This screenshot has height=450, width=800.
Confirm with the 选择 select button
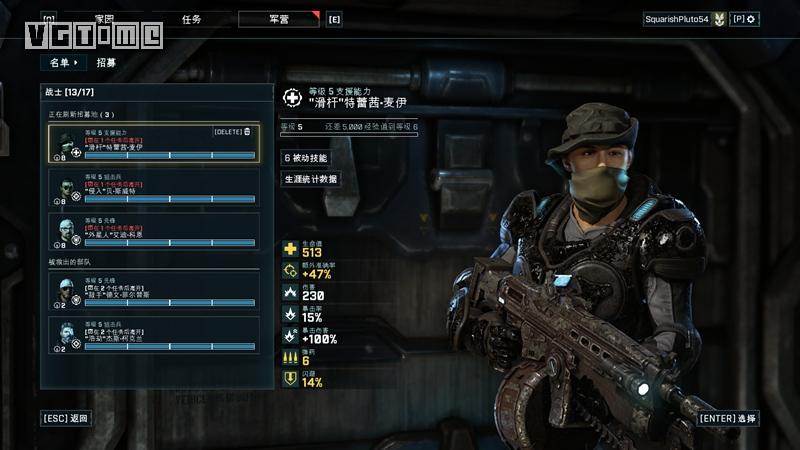[728, 417]
